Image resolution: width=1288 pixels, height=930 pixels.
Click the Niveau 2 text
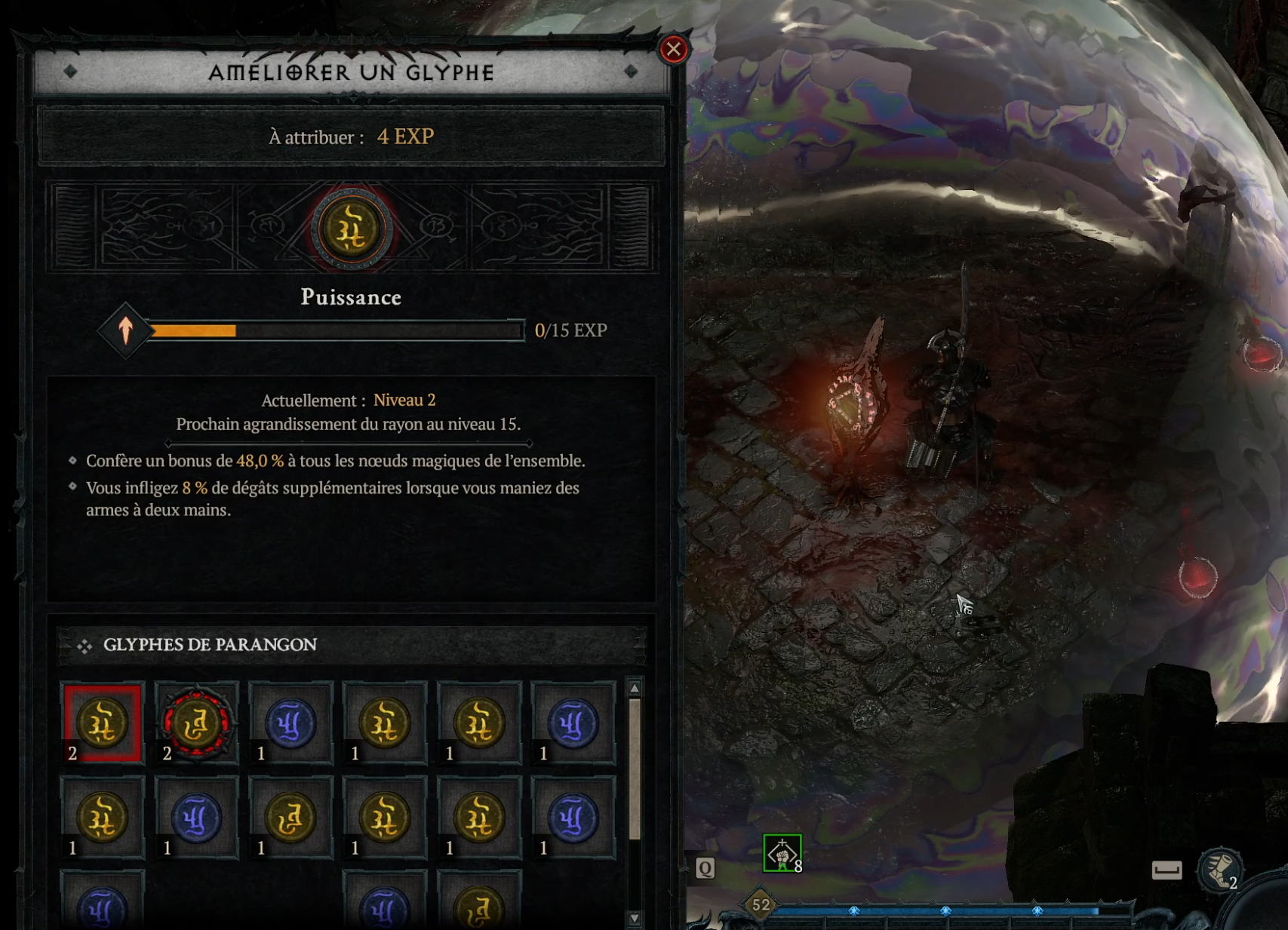click(404, 401)
